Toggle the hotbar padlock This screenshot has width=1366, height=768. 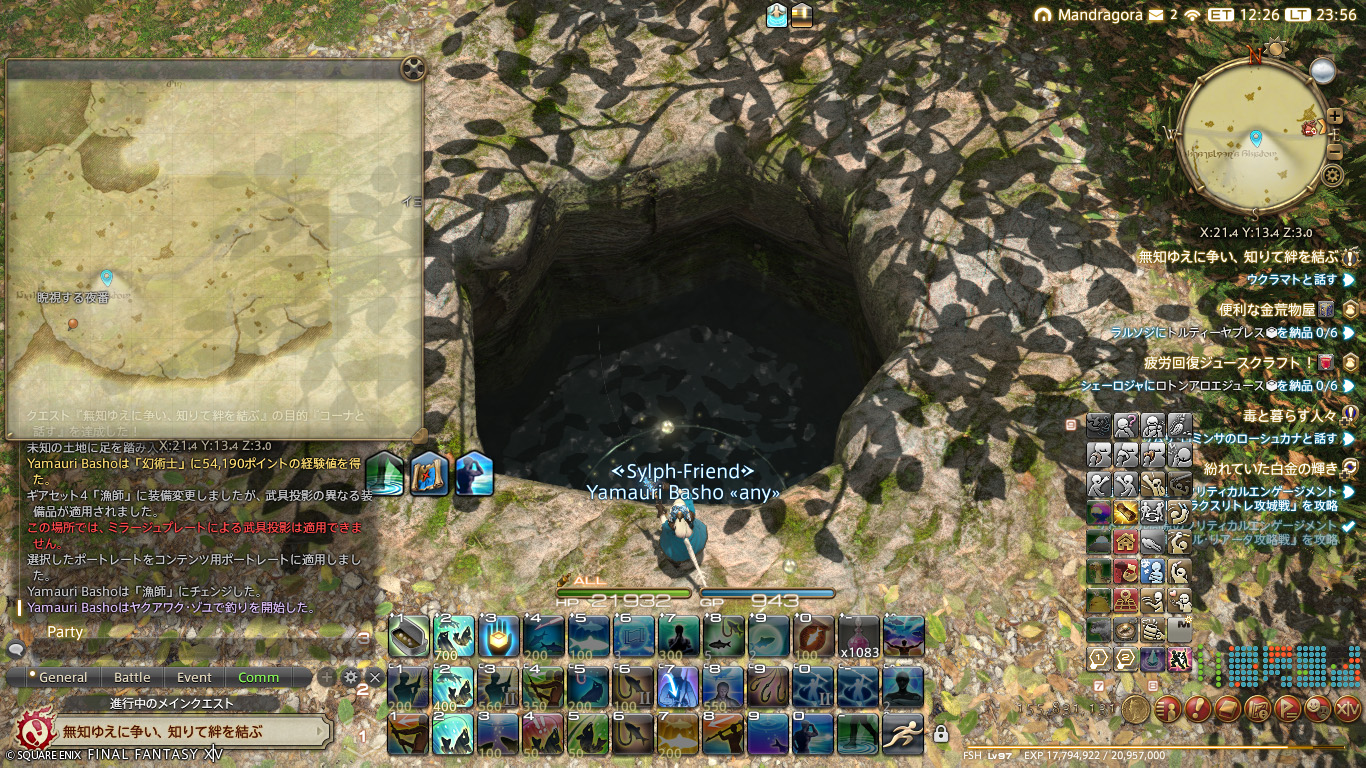coord(940,735)
